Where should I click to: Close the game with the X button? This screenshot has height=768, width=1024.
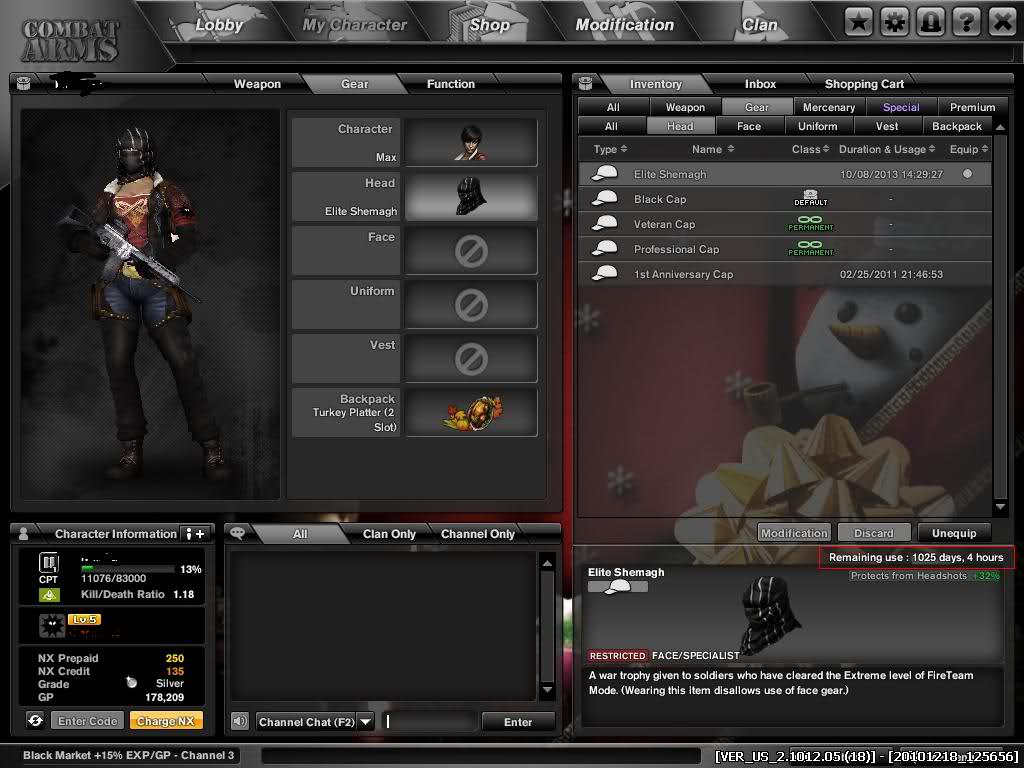(1001, 21)
